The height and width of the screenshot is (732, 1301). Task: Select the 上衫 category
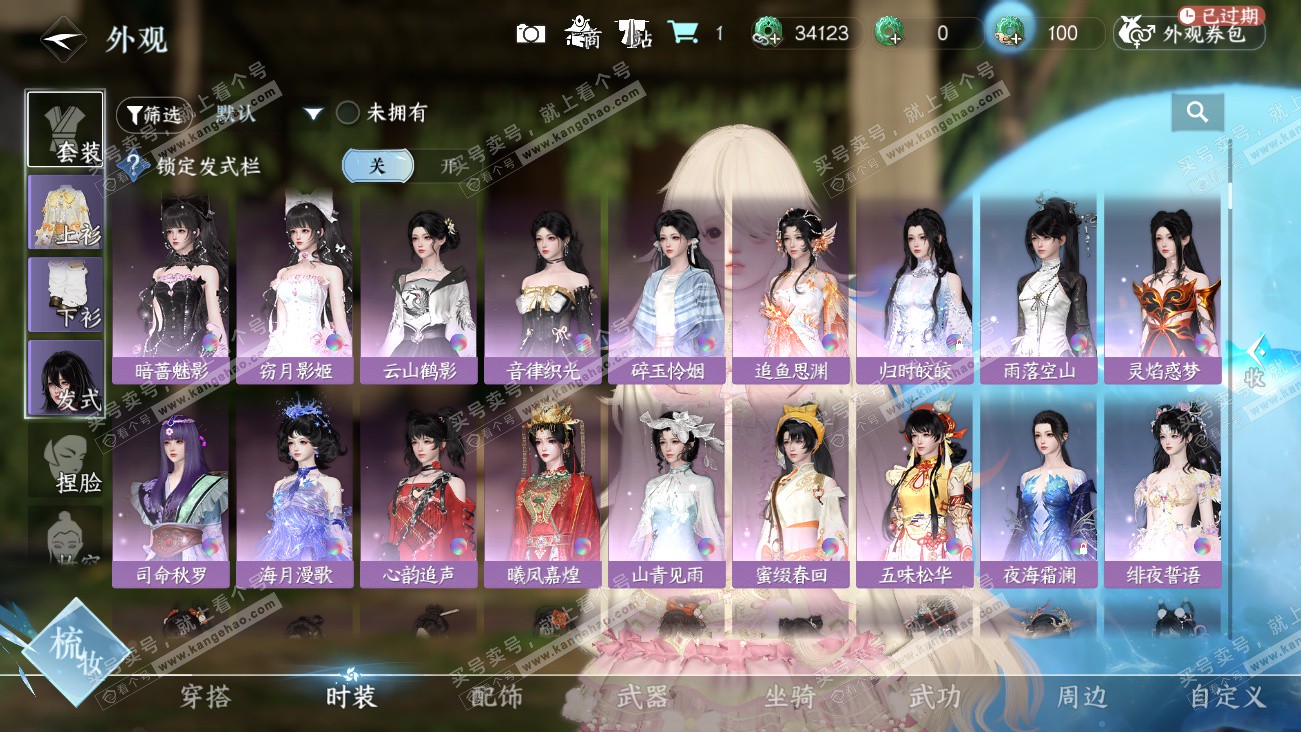(66, 212)
